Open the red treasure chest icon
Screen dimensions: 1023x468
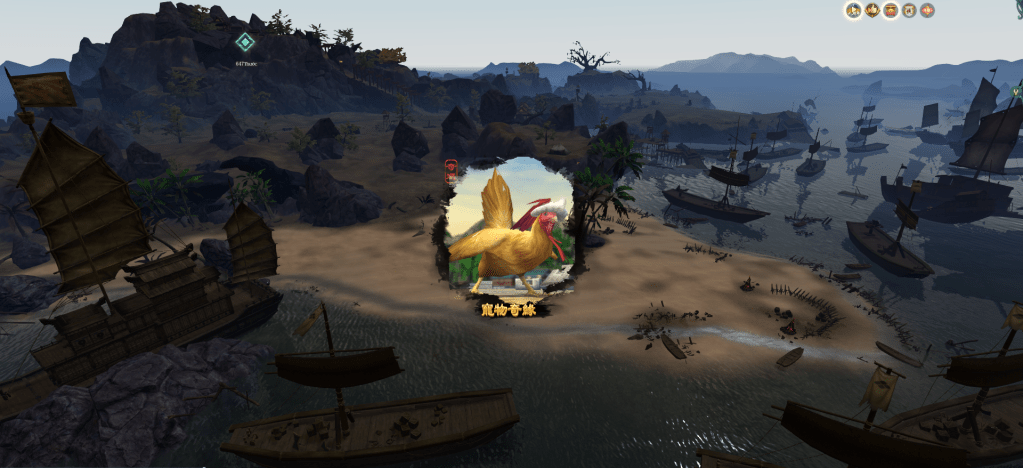click(890, 10)
